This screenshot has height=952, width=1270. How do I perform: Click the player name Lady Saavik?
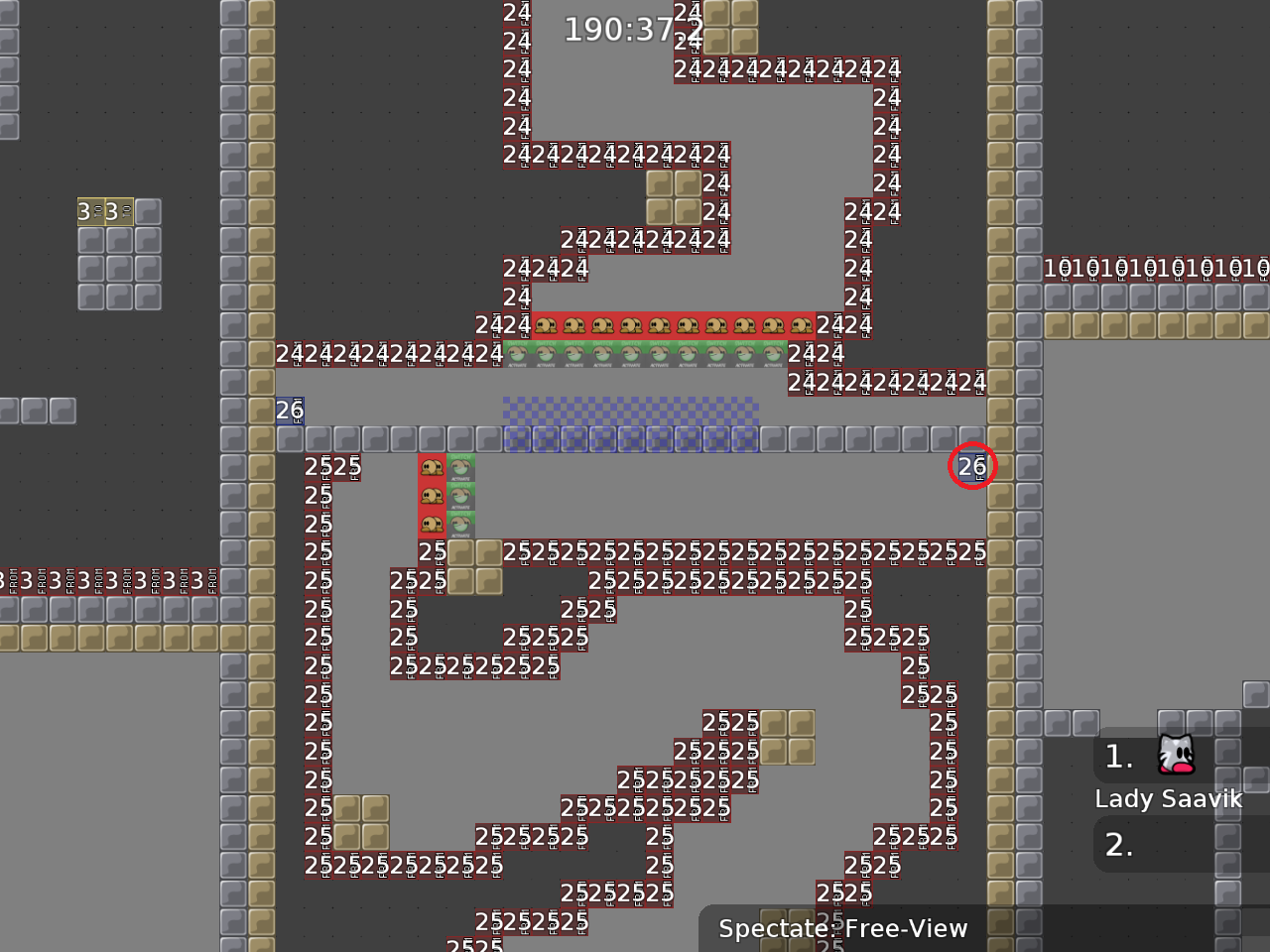pyautogui.click(x=1169, y=798)
